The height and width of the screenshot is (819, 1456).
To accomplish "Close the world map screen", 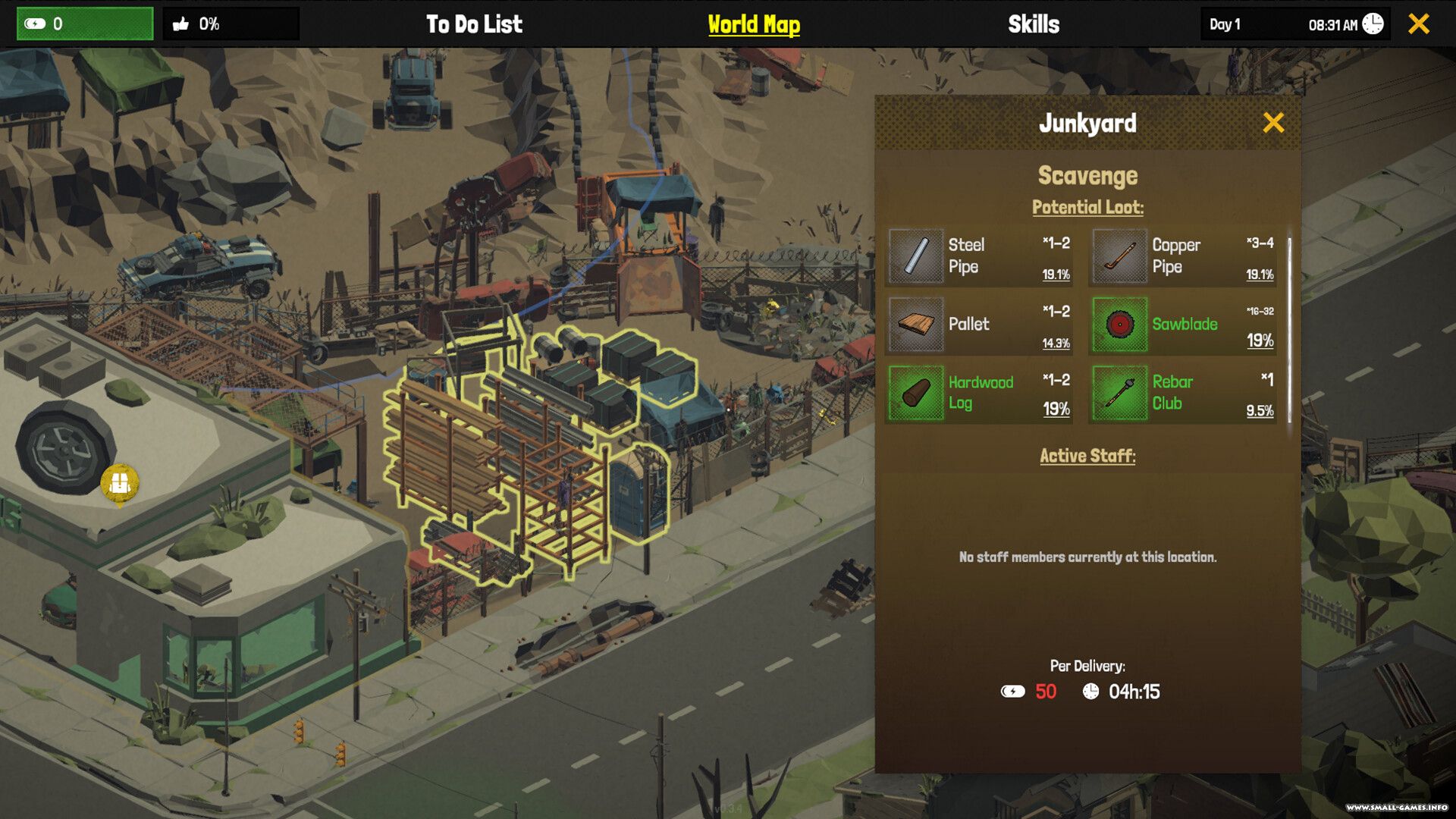I will tap(1419, 24).
